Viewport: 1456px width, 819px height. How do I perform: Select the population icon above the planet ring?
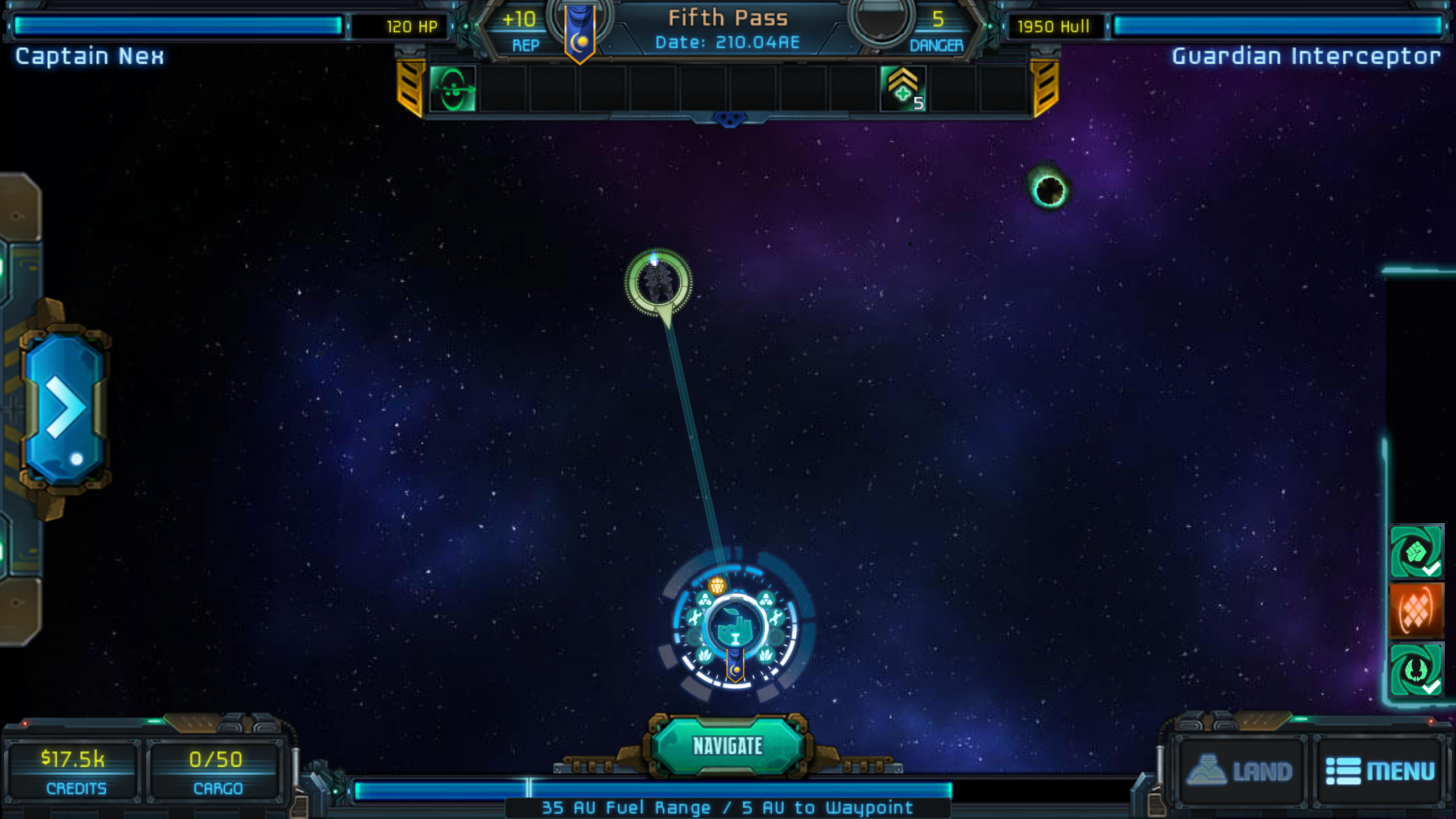click(717, 585)
